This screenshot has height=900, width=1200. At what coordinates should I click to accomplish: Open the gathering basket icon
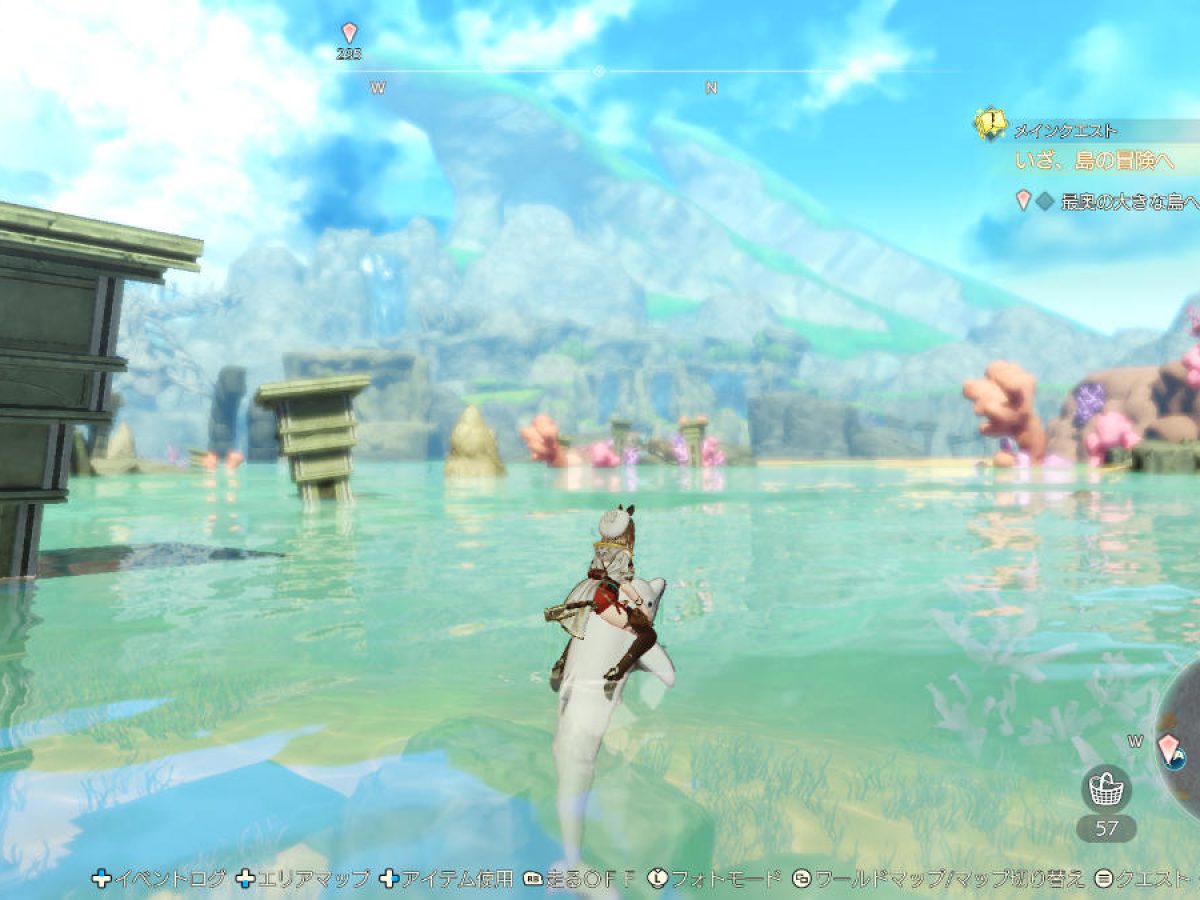1105,789
